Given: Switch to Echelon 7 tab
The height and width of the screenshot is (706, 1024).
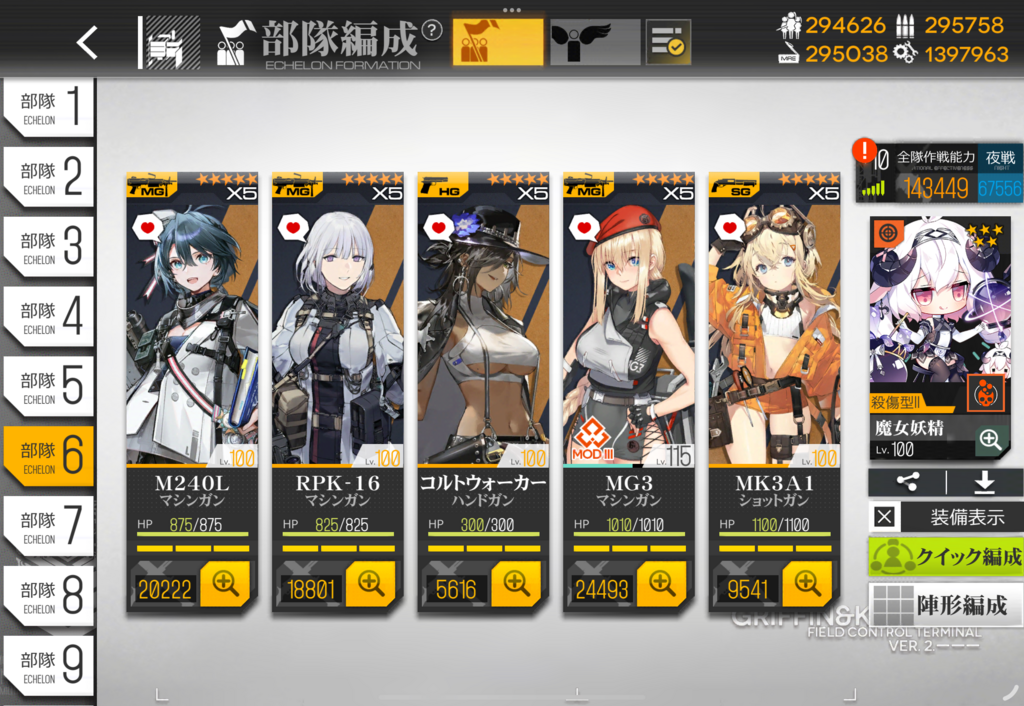Looking at the screenshot, I should pos(48,525).
